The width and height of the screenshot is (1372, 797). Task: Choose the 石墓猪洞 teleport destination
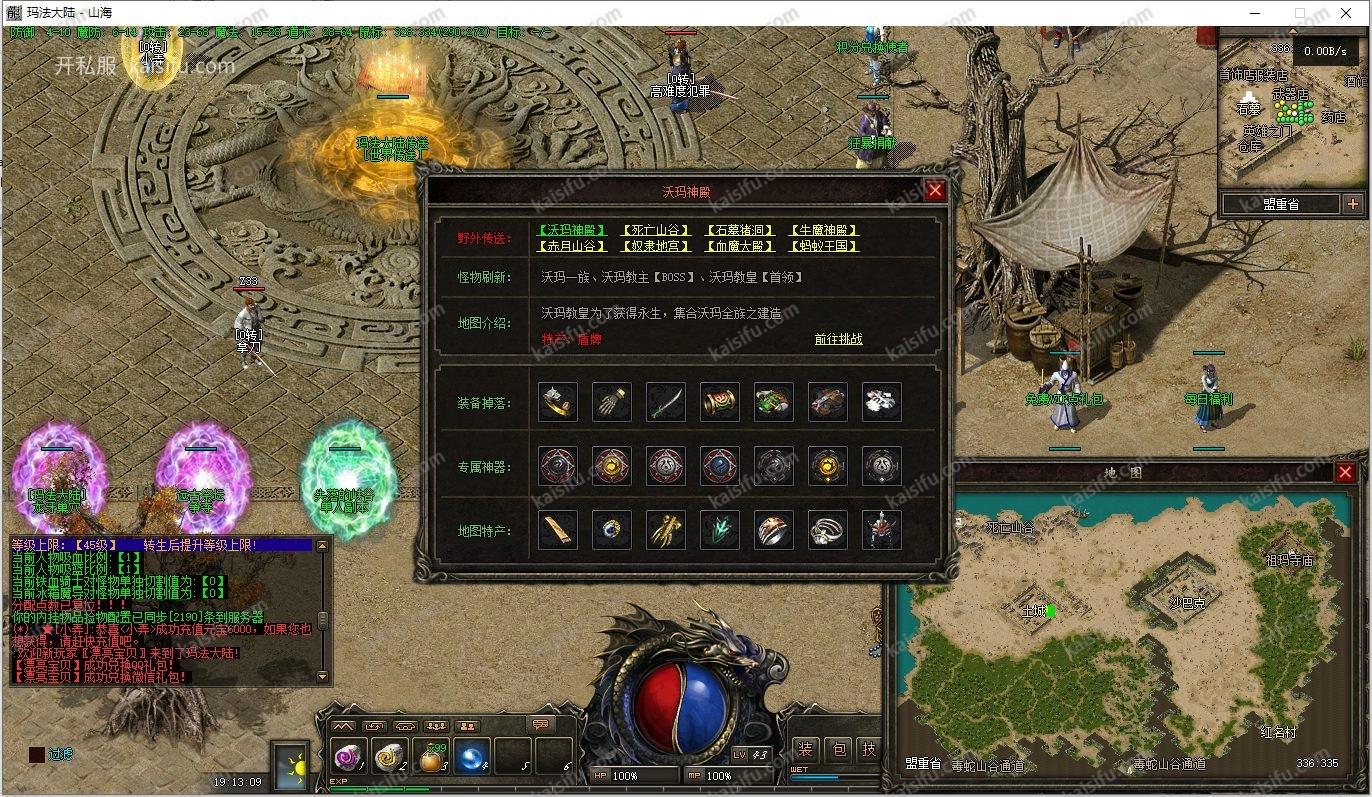740,231
